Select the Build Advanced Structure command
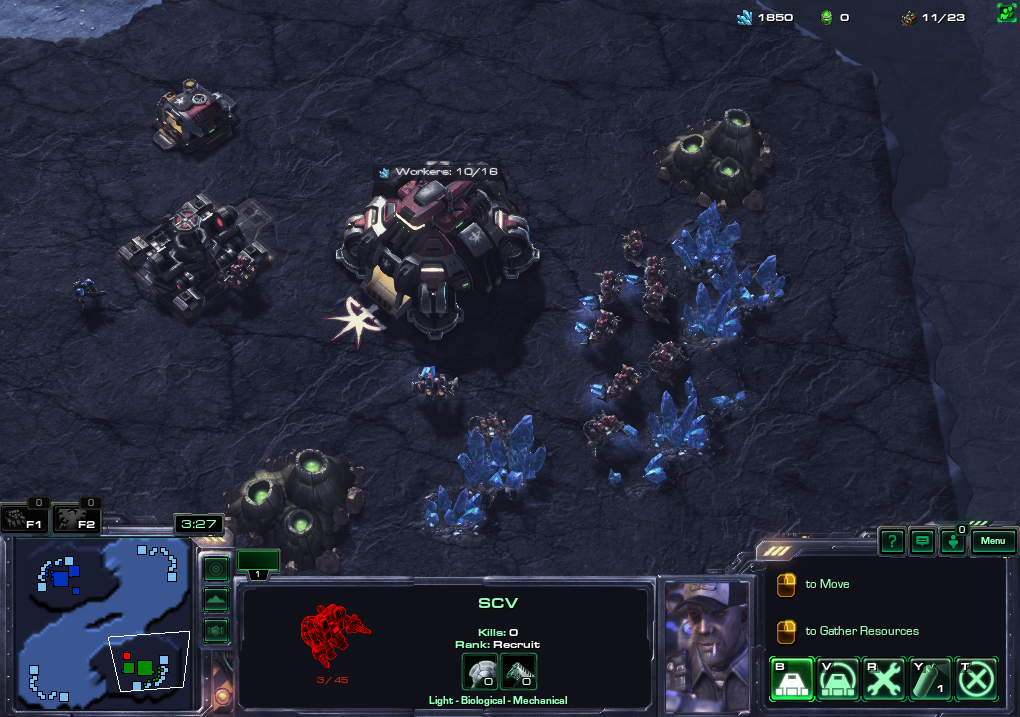The height and width of the screenshot is (717, 1020). pos(837,680)
